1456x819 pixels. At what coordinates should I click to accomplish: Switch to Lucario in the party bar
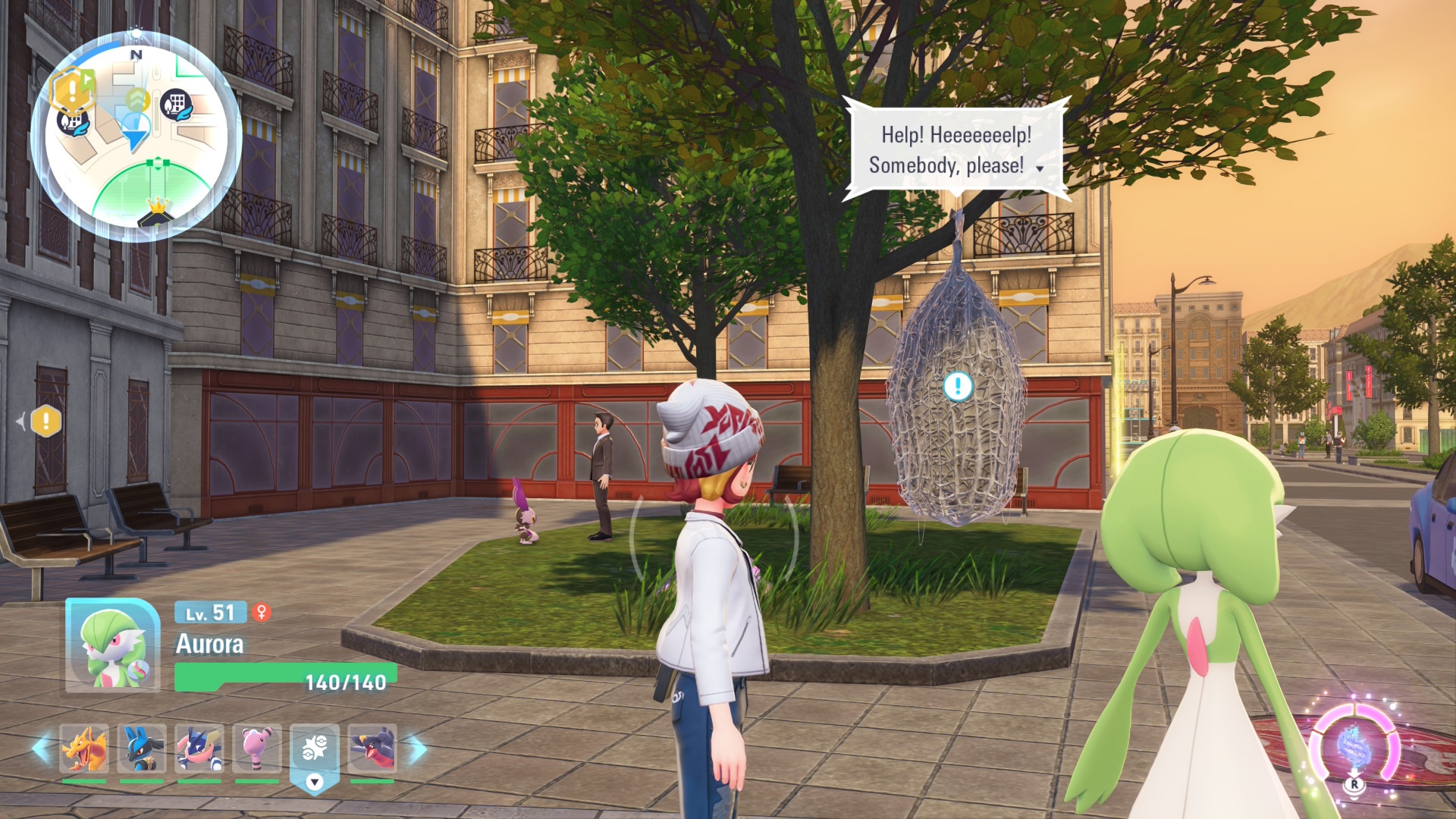(x=142, y=748)
